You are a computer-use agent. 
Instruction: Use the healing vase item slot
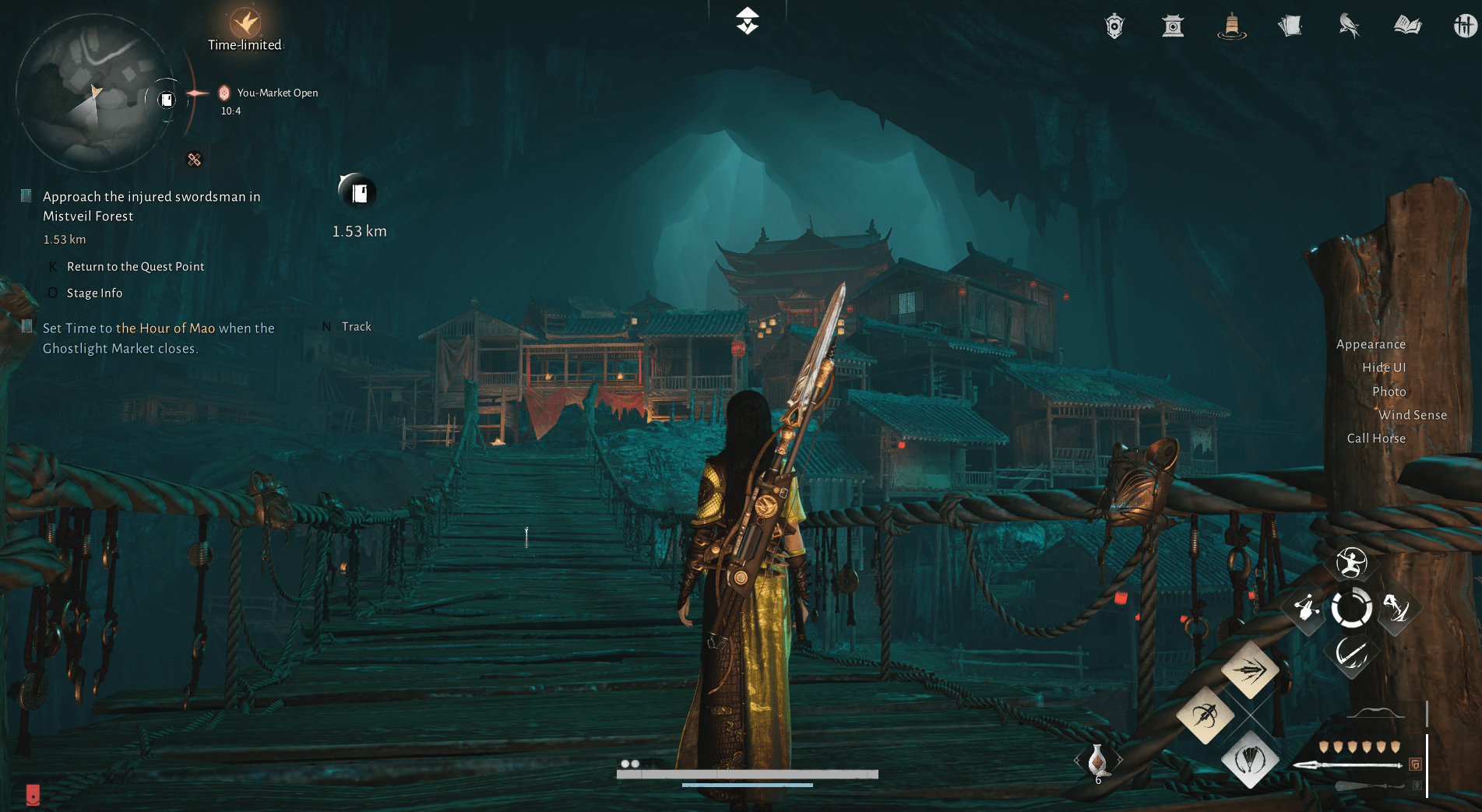point(1097,759)
